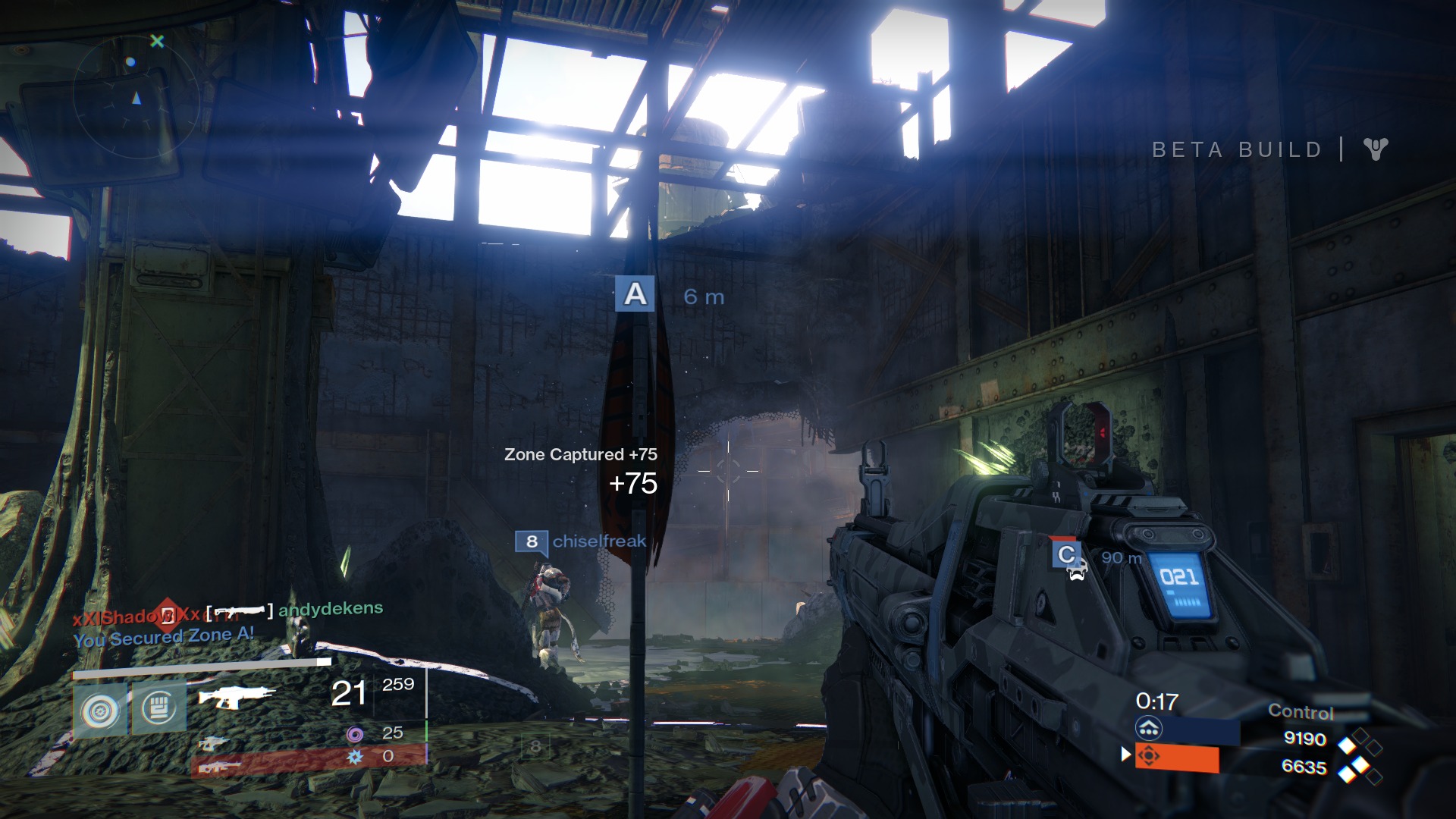Click the orange team emblem icon
The width and height of the screenshot is (1456, 819).
coord(1148,757)
